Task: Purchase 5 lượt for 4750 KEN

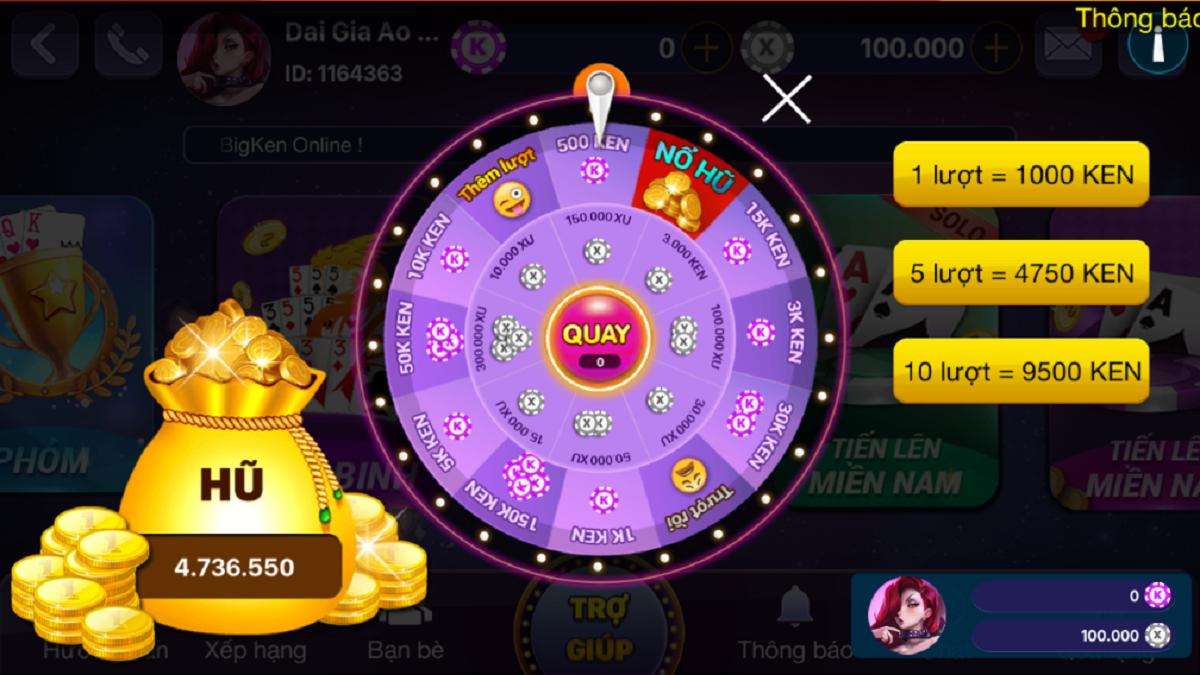Action: [1020, 273]
